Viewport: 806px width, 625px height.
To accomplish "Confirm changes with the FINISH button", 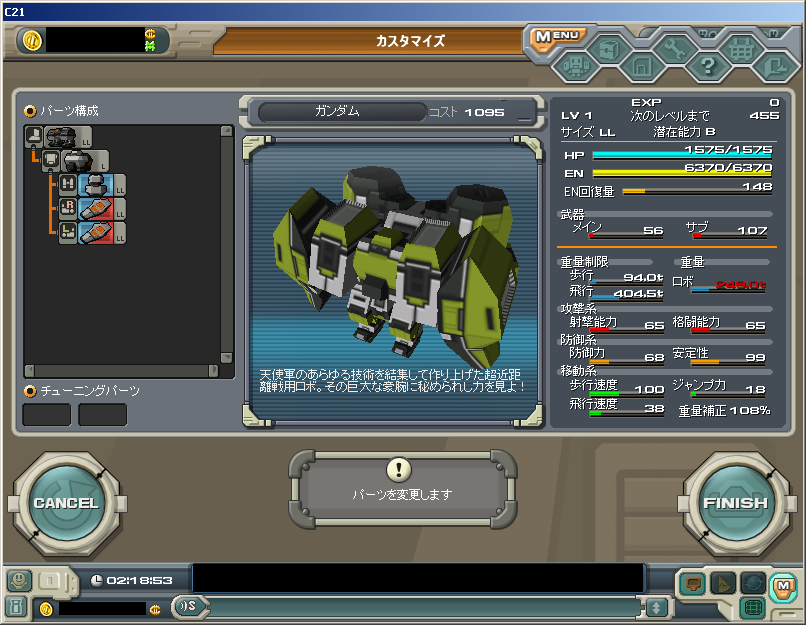I will pyautogui.click(x=735, y=503).
